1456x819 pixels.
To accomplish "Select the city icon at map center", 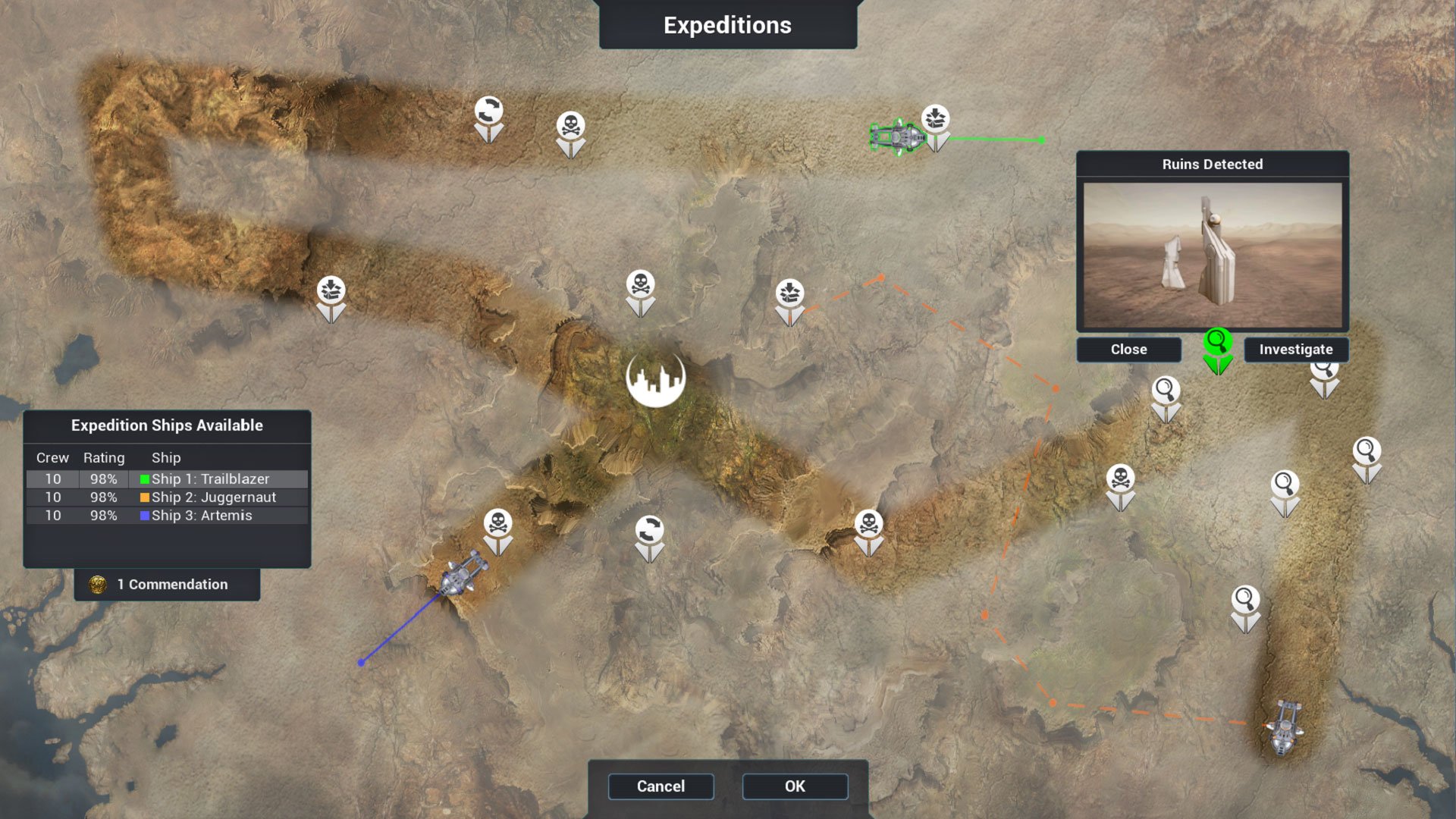I will click(656, 378).
